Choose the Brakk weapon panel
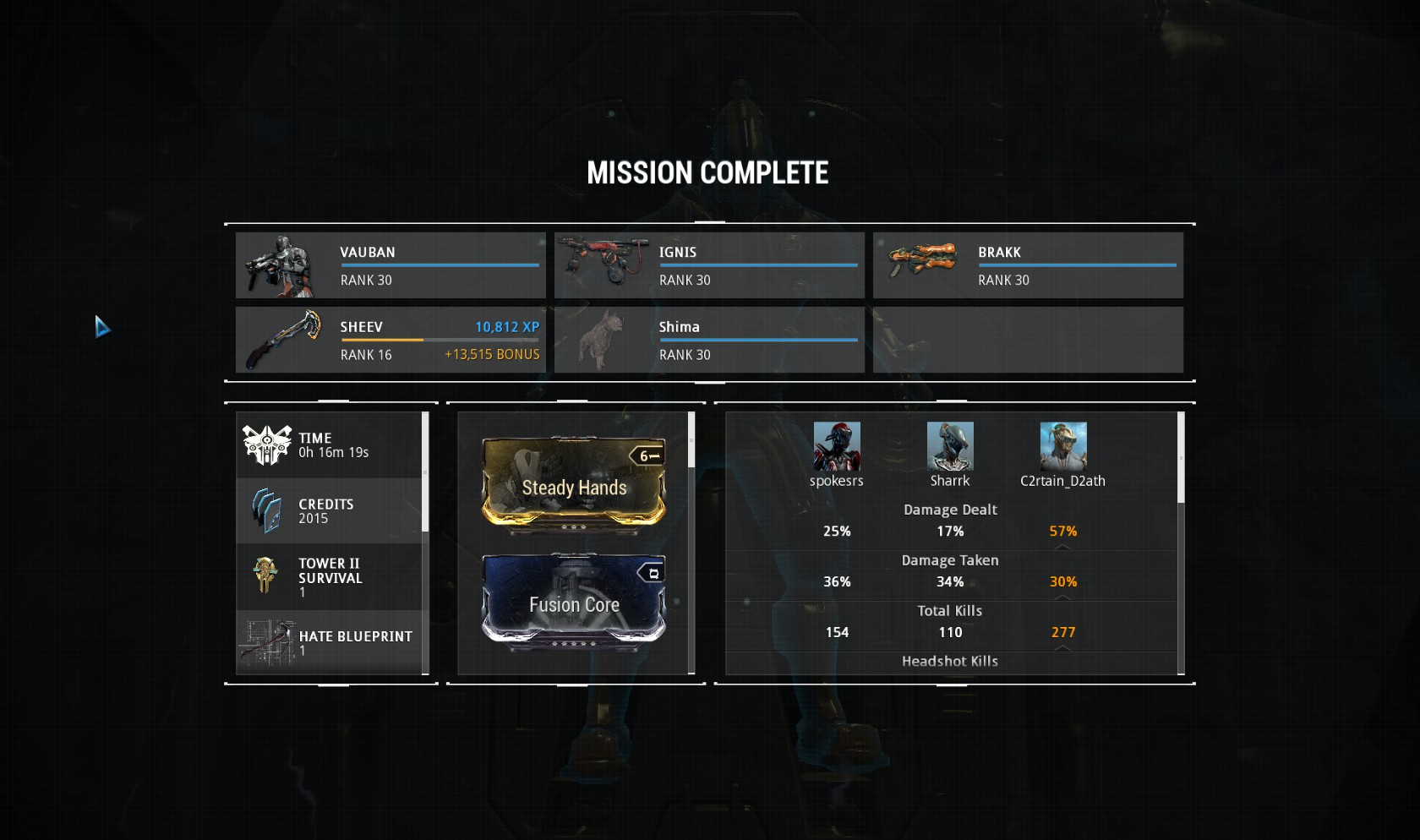The height and width of the screenshot is (840, 1420). tap(1028, 265)
